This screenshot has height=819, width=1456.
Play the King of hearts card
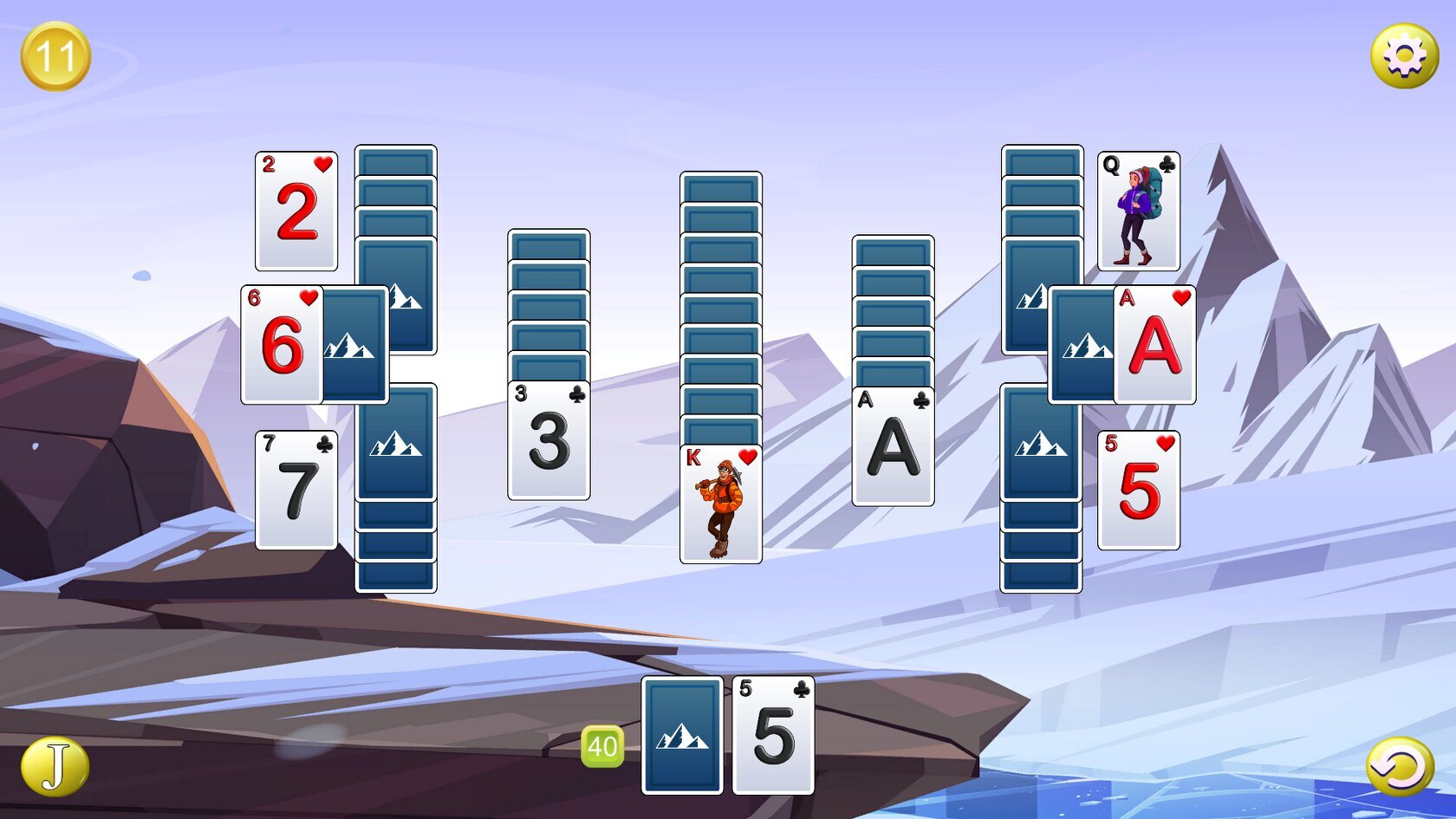[x=721, y=504]
